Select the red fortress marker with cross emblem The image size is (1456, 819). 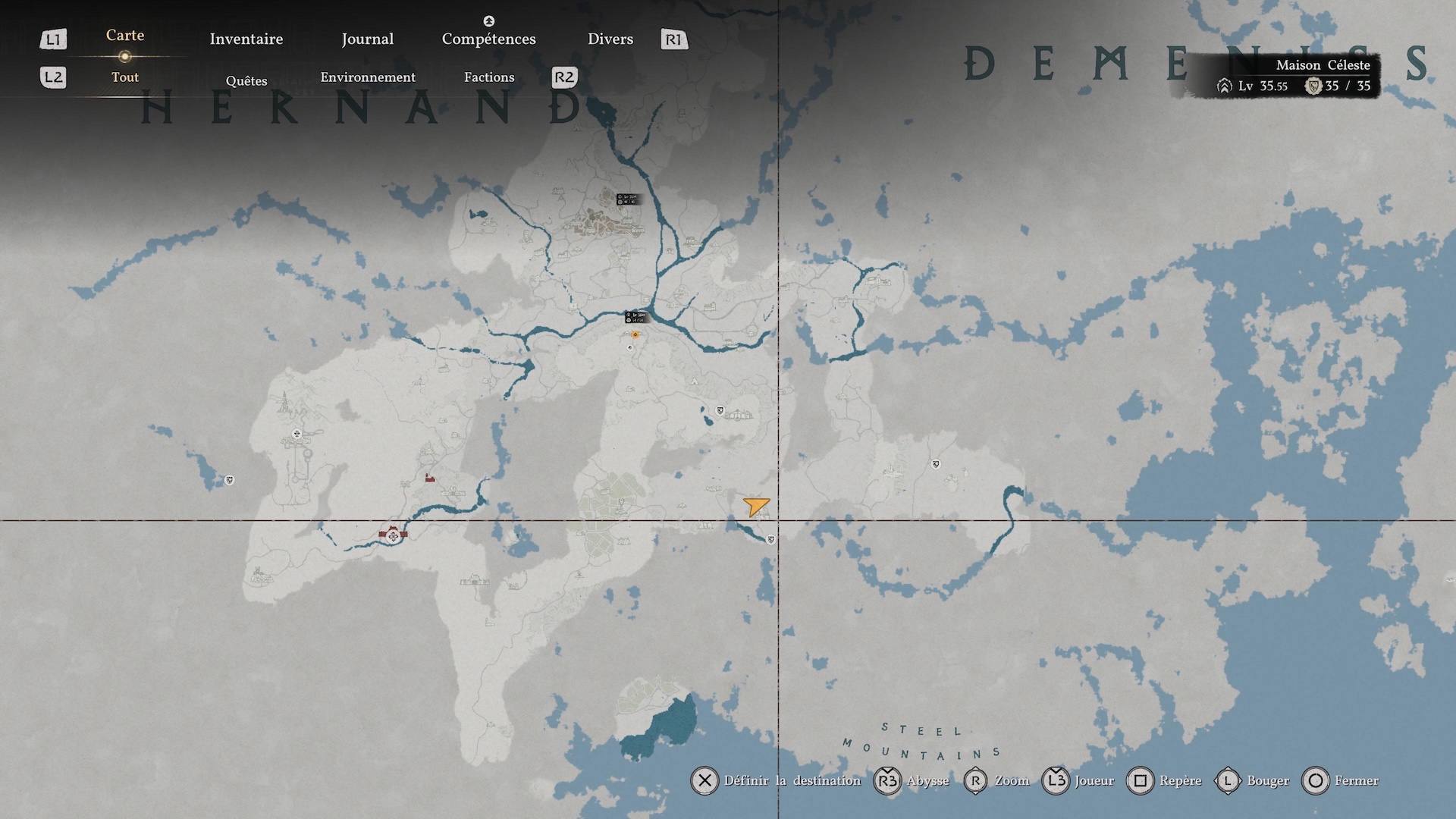(393, 535)
